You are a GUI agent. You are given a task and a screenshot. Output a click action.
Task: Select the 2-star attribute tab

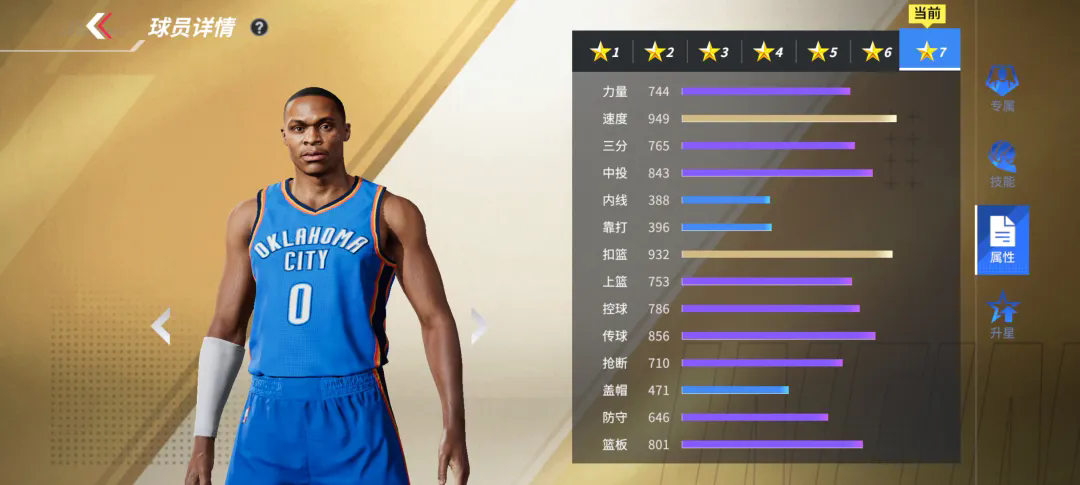pos(658,52)
